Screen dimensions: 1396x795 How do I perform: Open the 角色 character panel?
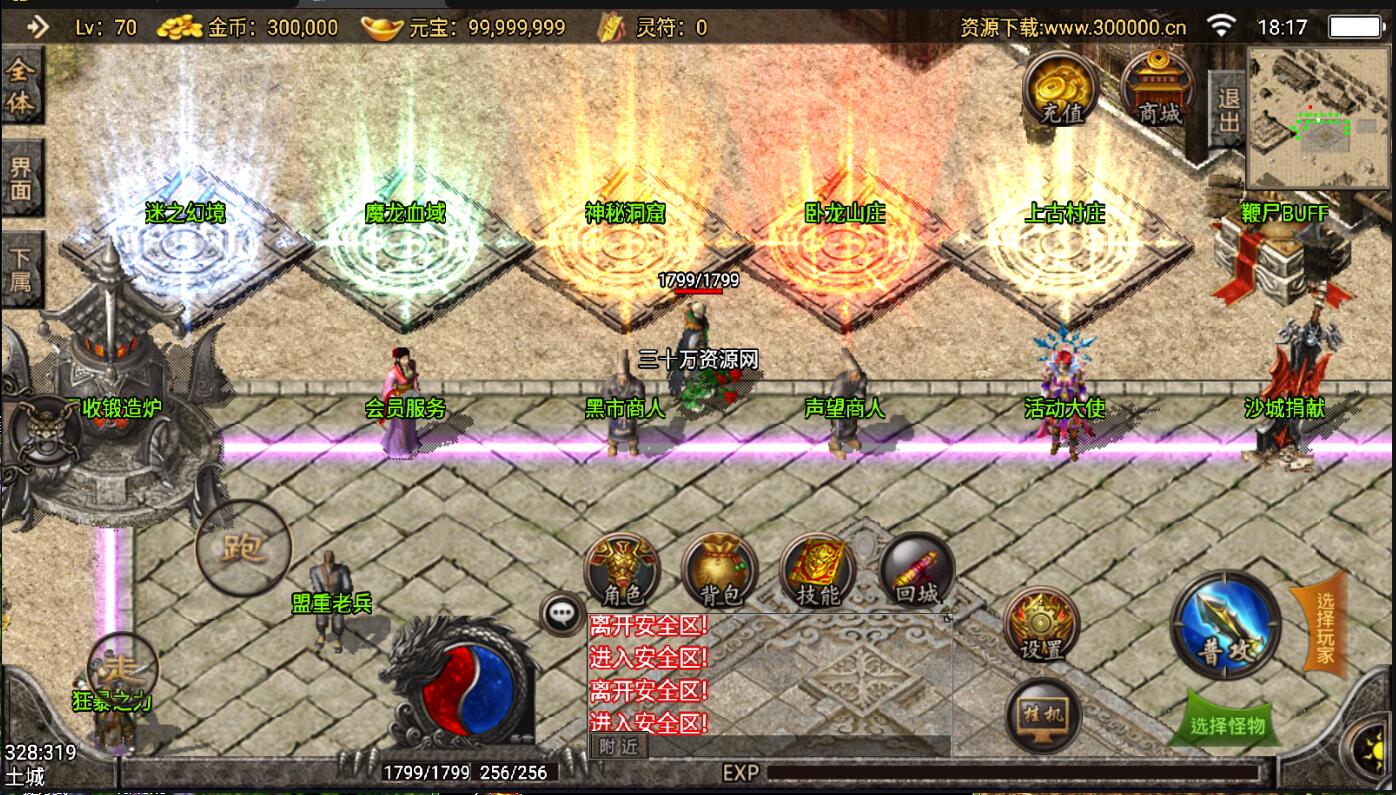point(621,571)
